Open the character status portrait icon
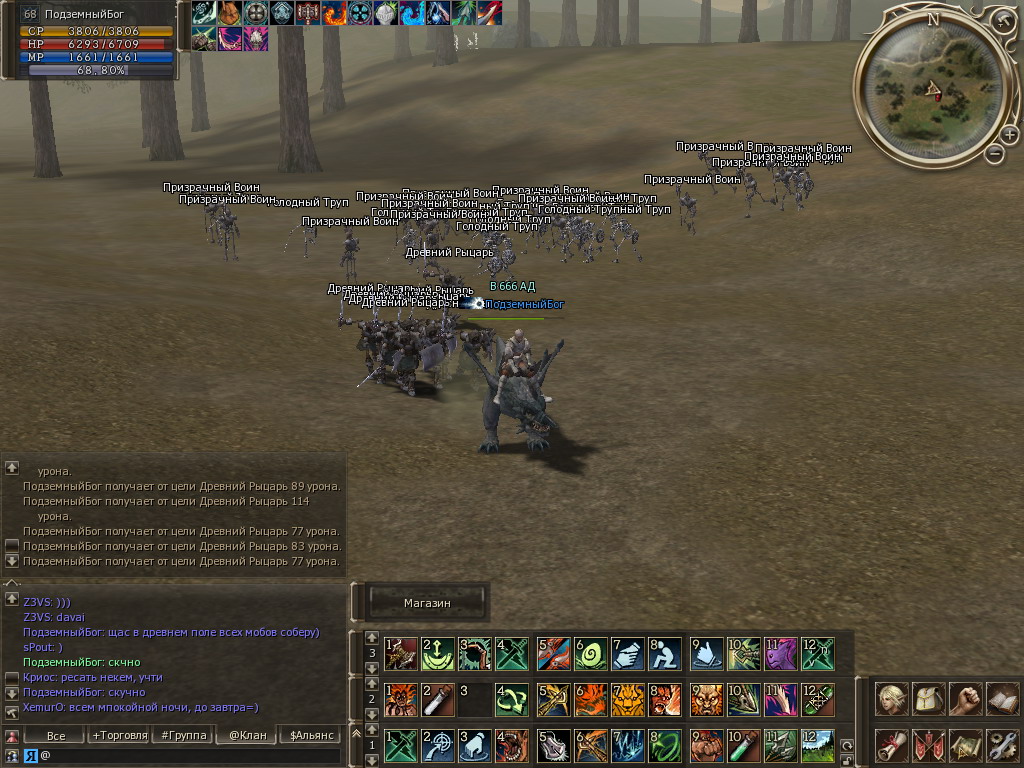 click(x=891, y=699)
